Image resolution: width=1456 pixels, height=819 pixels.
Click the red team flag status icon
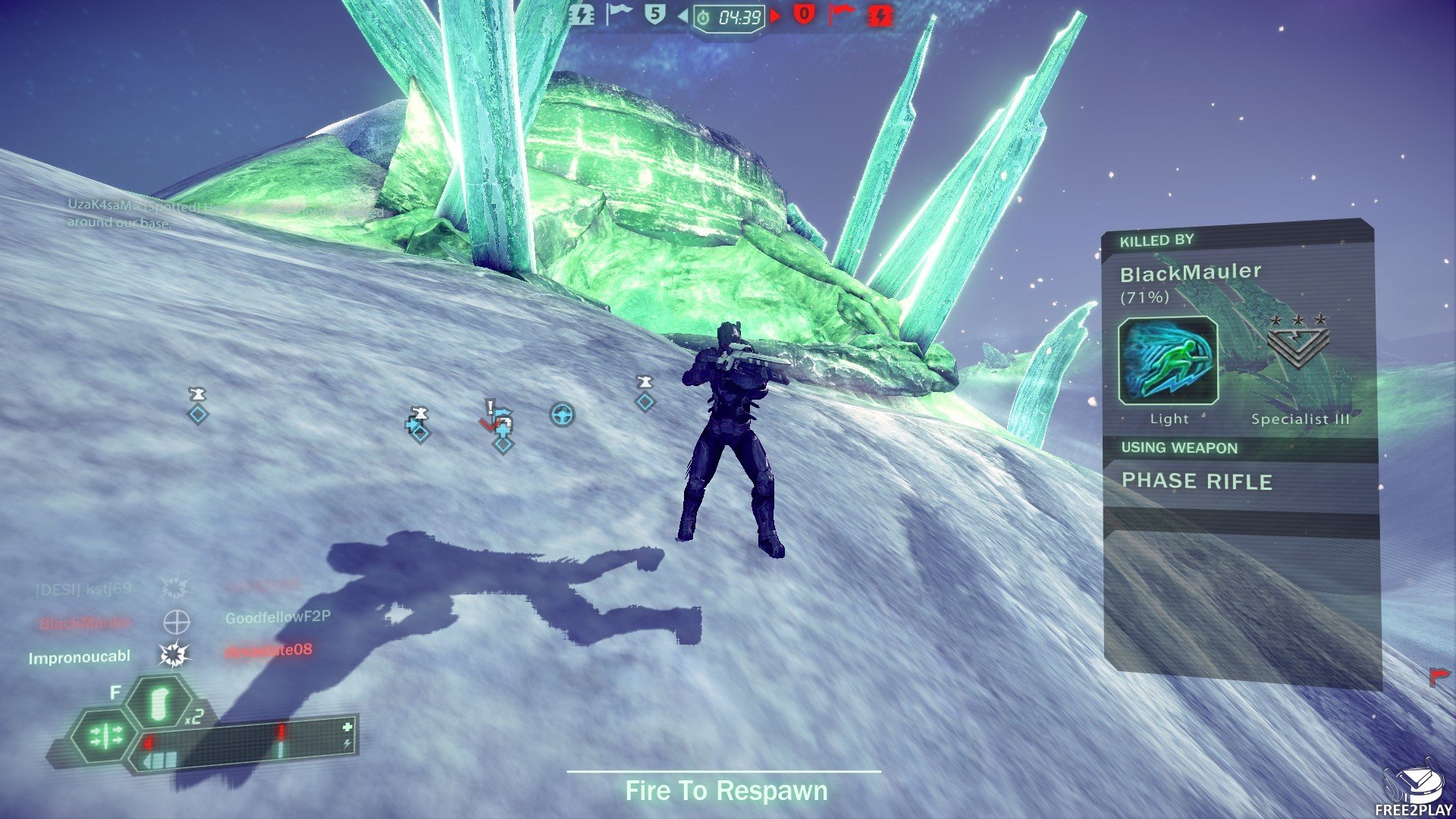coord(840,14)
